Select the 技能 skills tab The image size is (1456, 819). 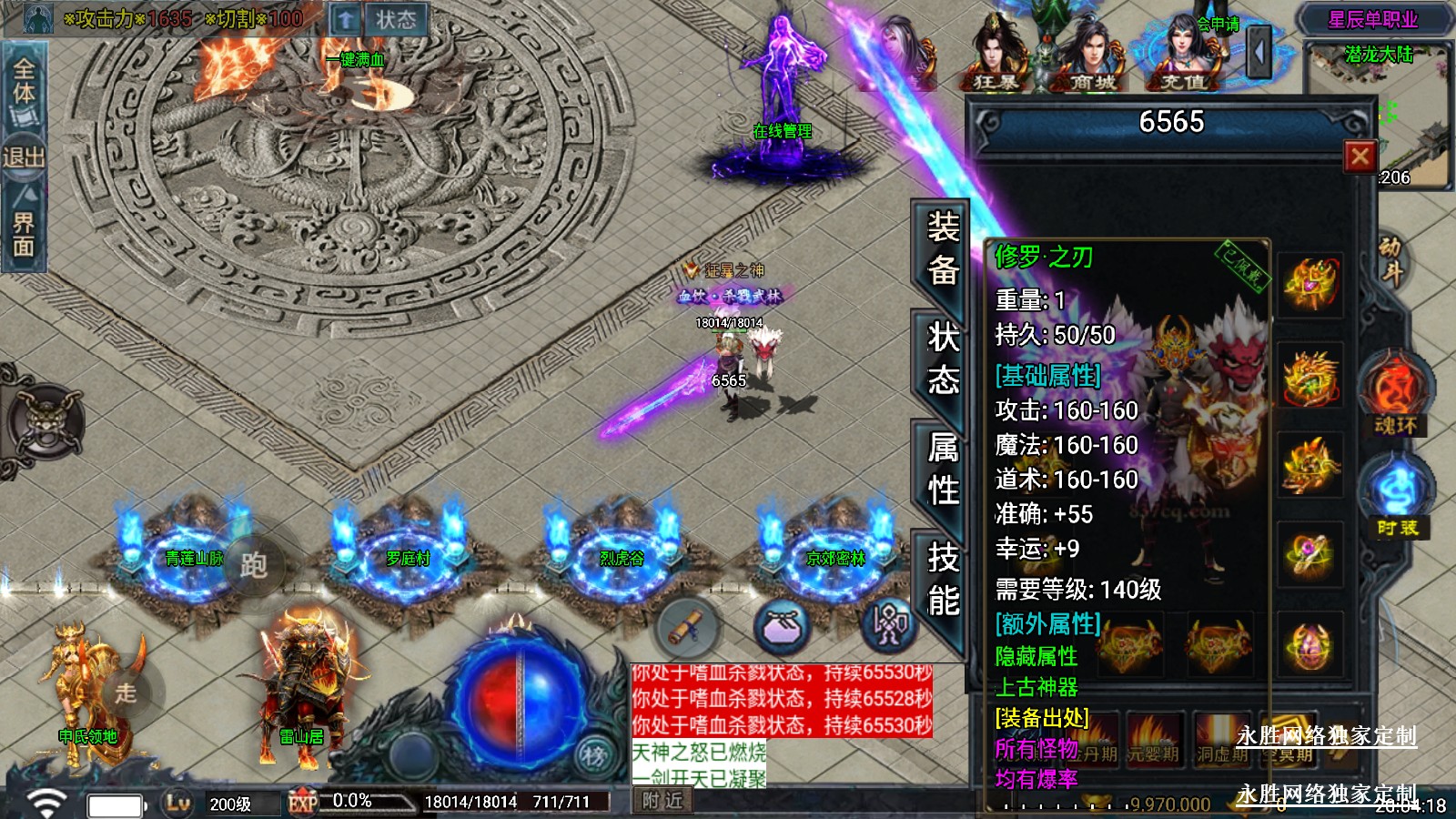point(942,579)
